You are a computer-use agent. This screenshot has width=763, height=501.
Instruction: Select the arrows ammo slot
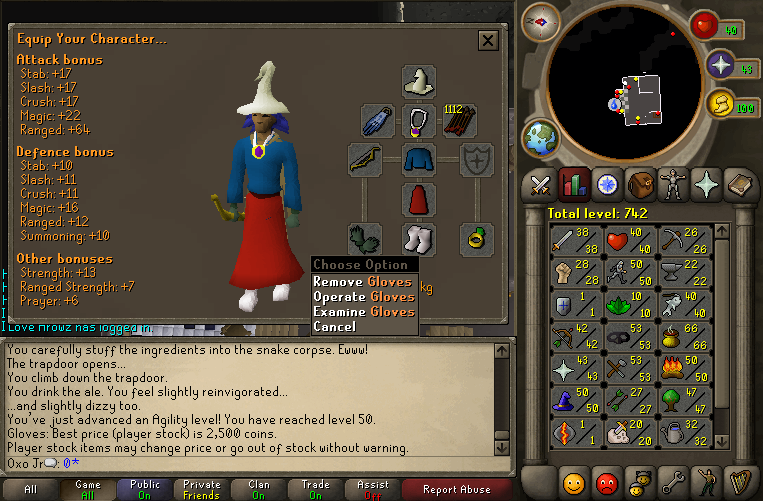coord(460,121)
